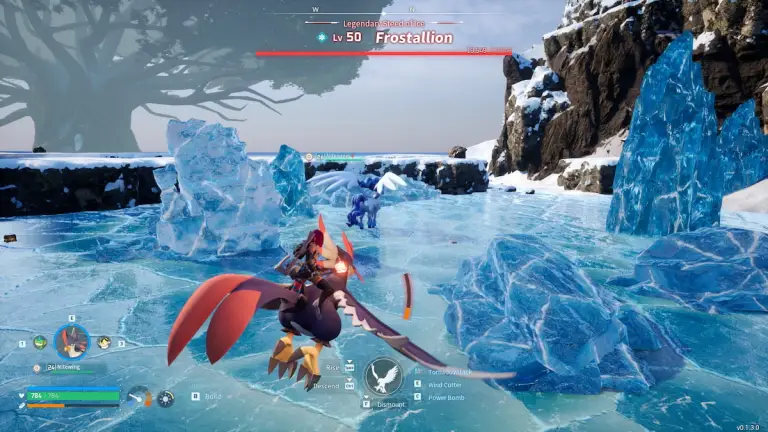Click the compass bar above Frostallion's name
Viewport: 768px width, 432px height.
tap(384, 14)
